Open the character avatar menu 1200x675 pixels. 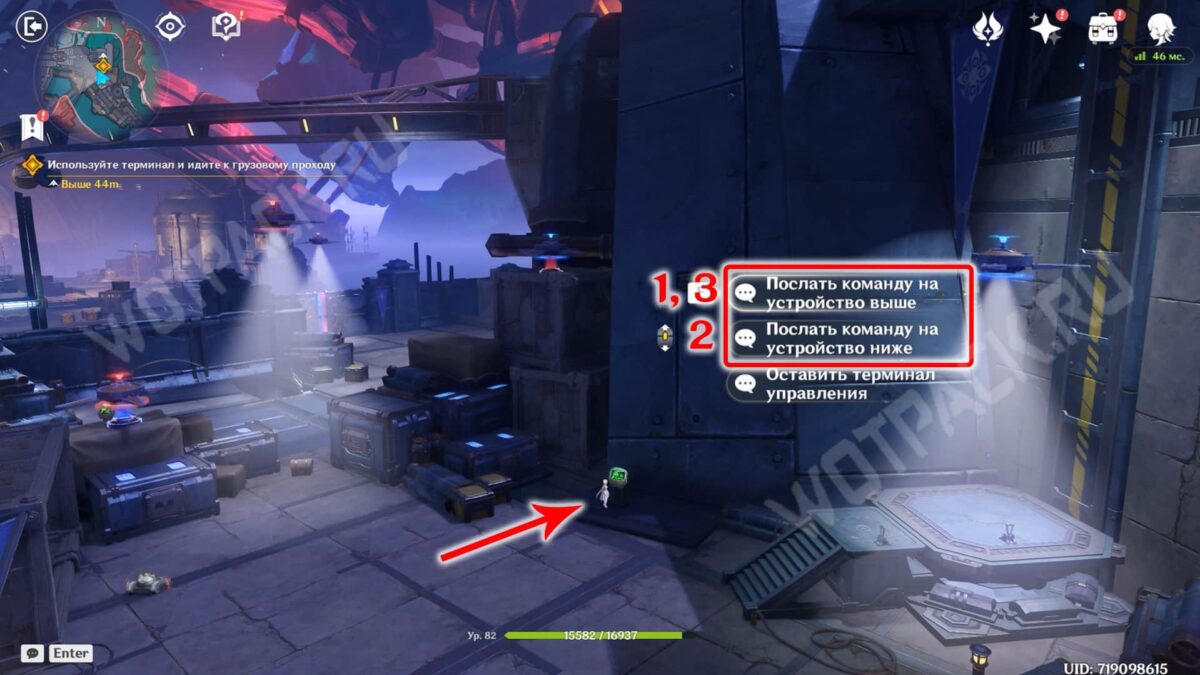[x=1160, y=29]
